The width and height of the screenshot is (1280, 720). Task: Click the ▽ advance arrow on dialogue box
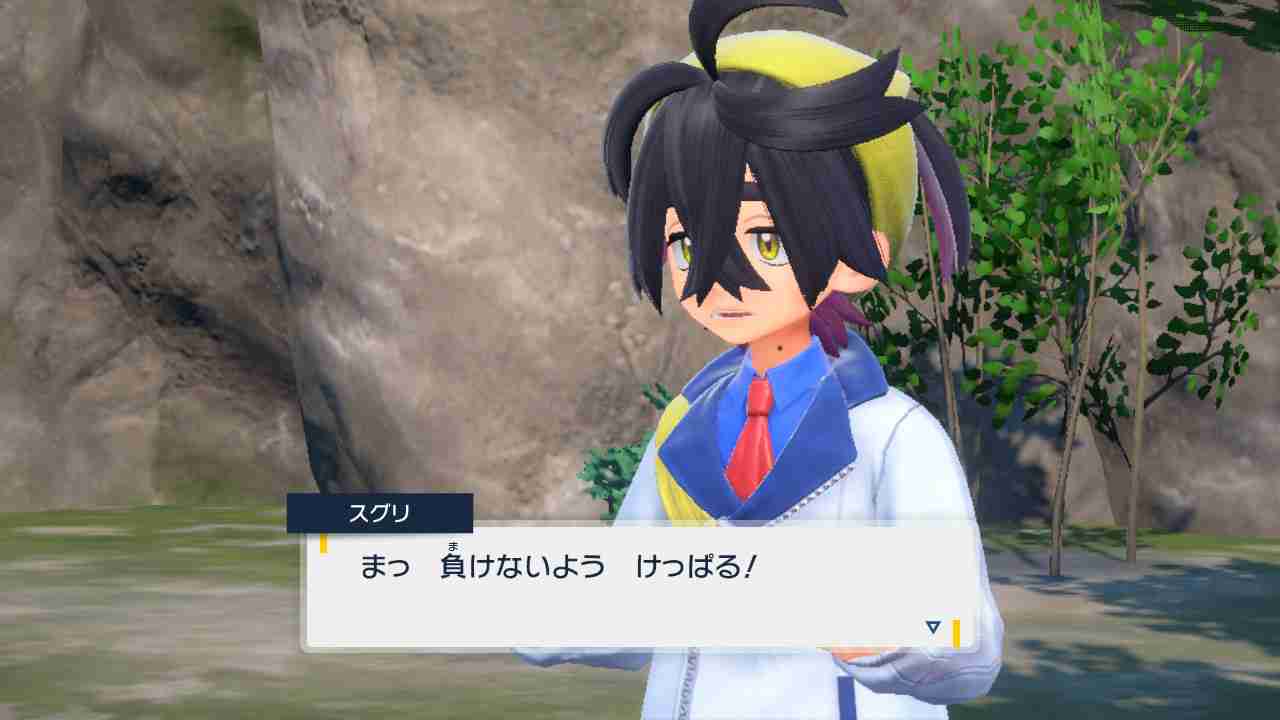pyautogui.click(x=931, y=627)
